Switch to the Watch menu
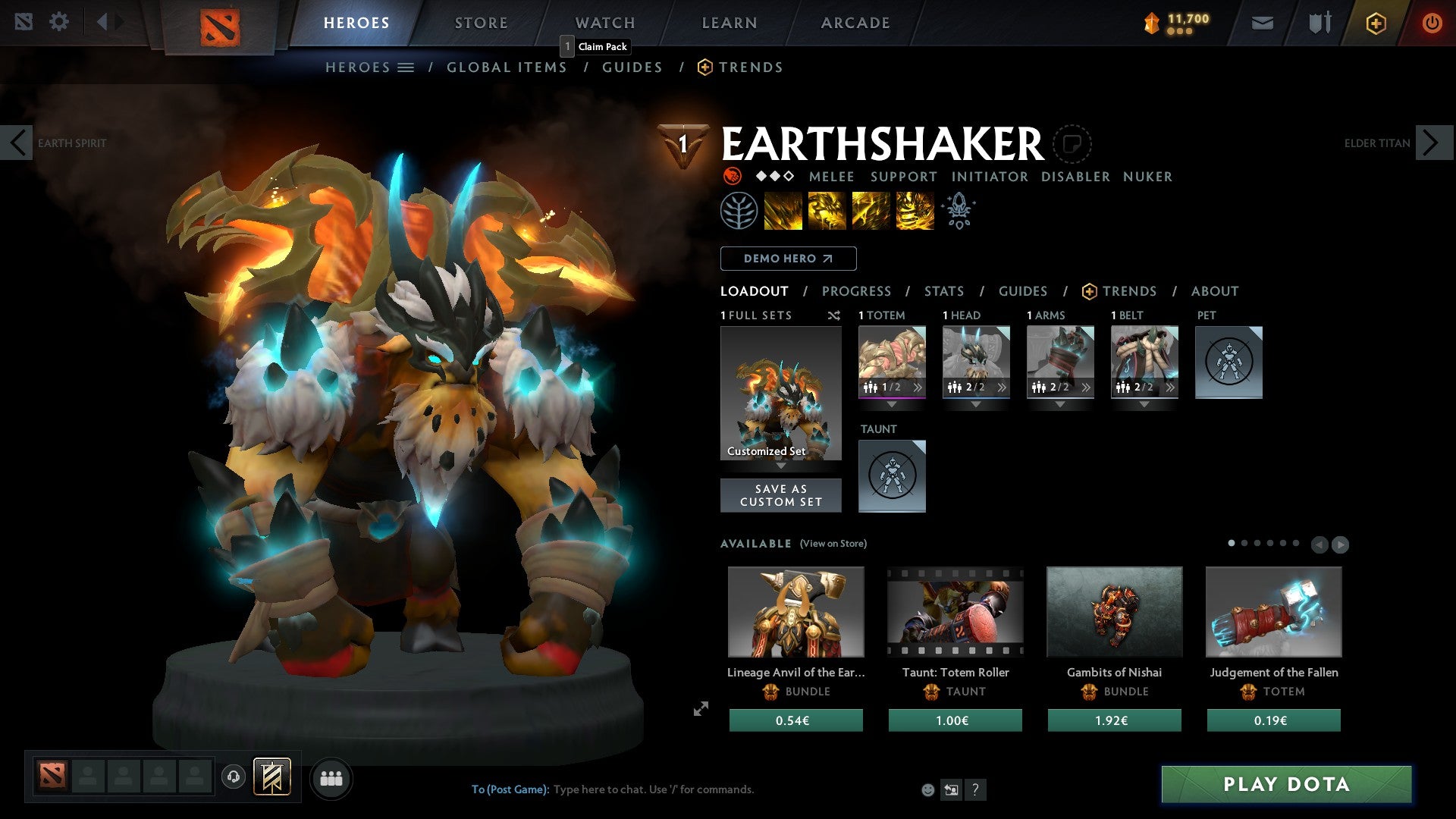Viewport: 1456px width, 819px height. pyautogui.click(x=604, y=23)
